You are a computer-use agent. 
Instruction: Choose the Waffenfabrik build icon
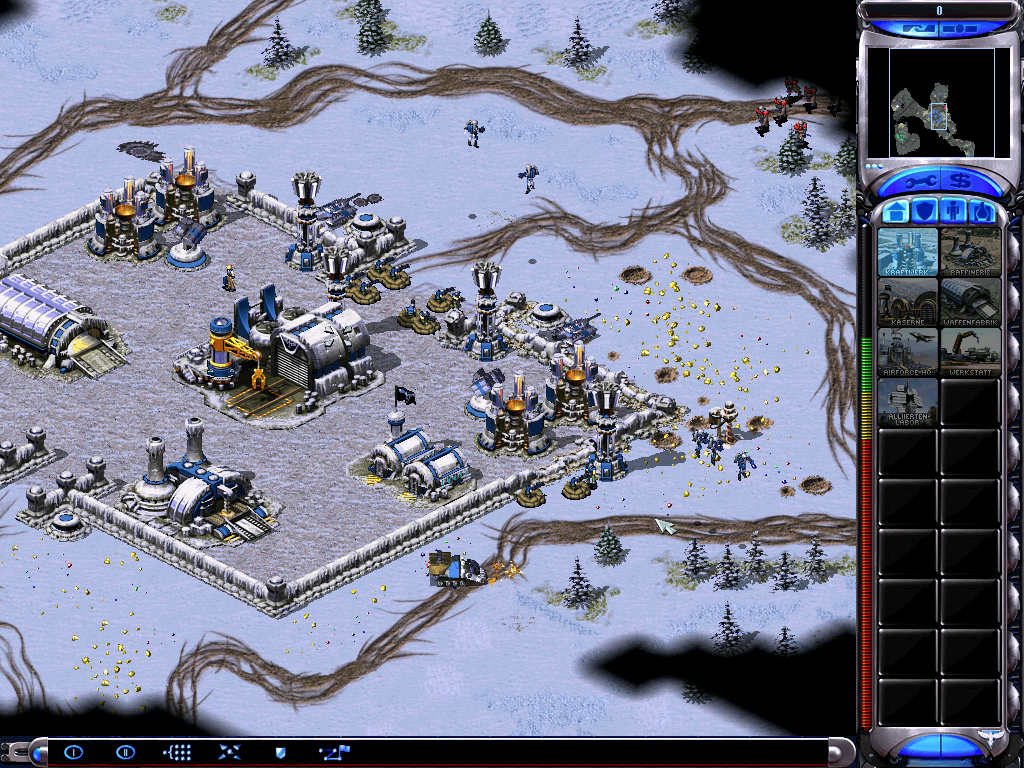(x=970, y=302)
